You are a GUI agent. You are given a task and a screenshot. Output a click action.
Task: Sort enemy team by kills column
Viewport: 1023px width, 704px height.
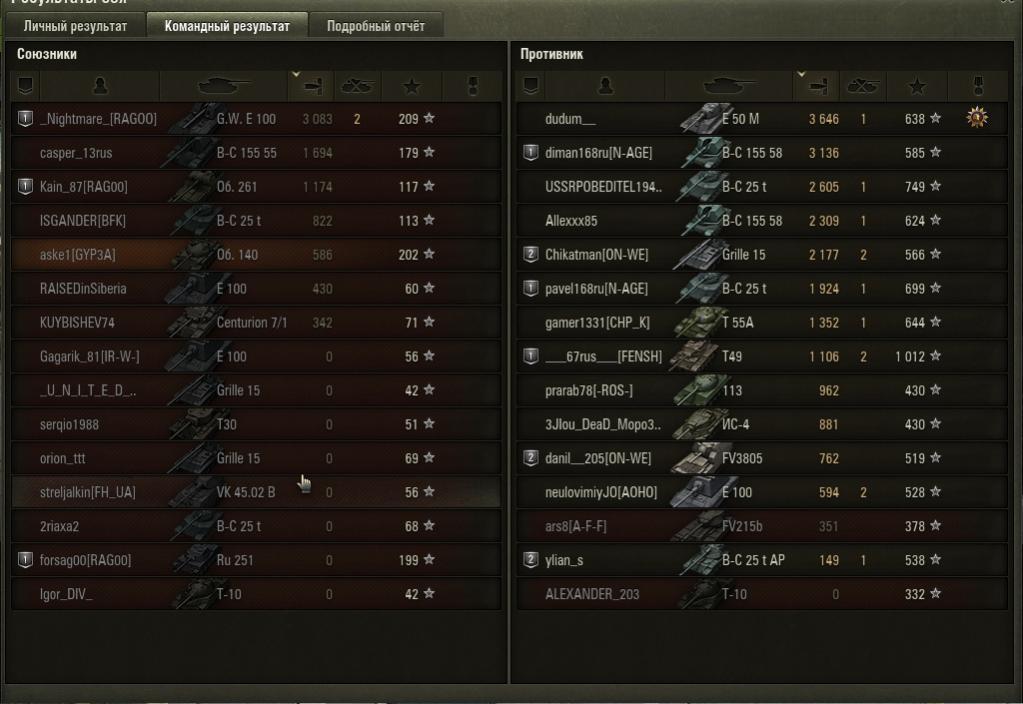coord(862,86)
